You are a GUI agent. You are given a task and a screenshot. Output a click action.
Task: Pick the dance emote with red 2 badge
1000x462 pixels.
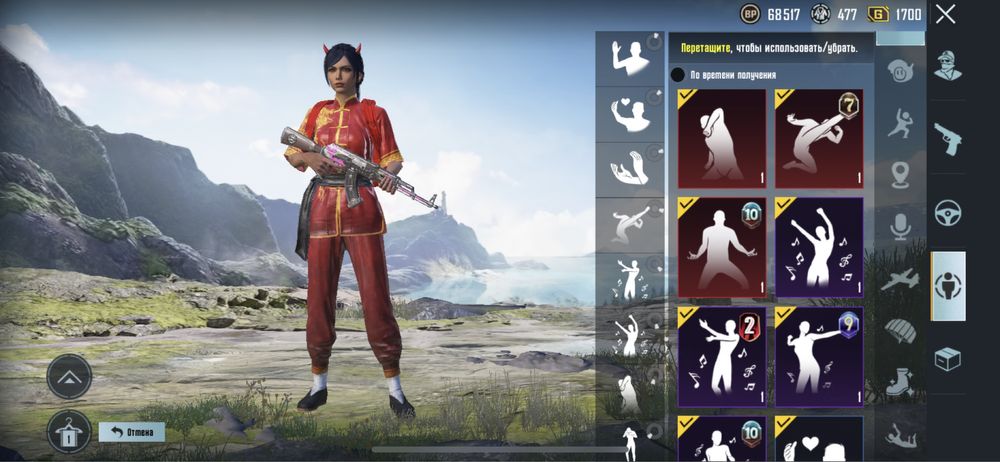pyautogui.click(x=721, y=356)
